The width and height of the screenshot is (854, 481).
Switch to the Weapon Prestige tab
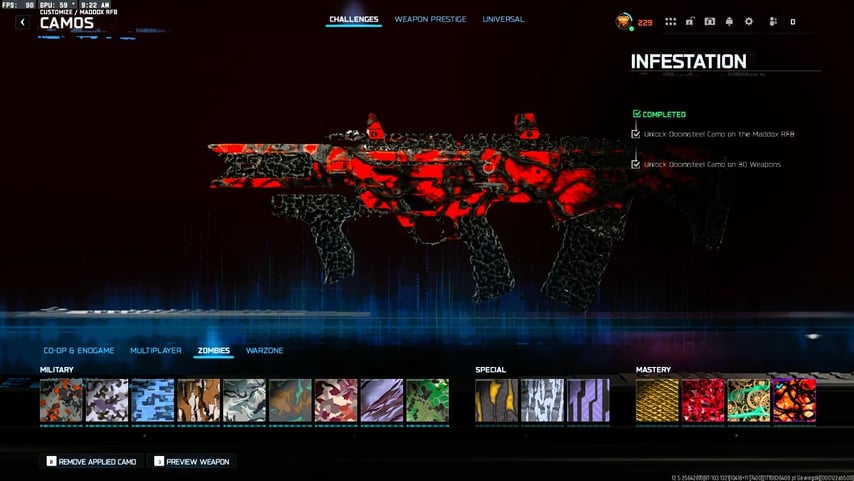[430, 19]
